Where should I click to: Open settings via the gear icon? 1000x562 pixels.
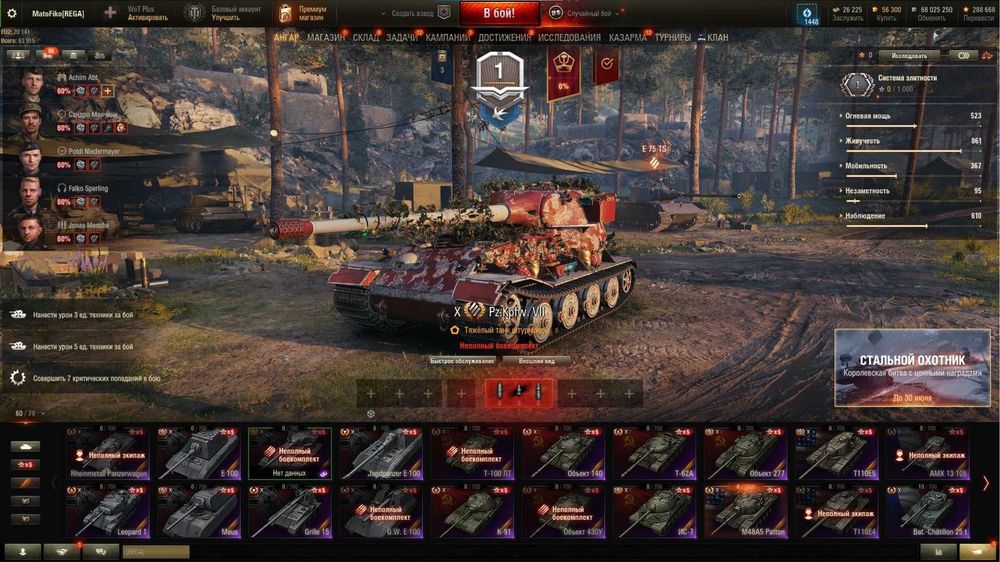point(12,13)
